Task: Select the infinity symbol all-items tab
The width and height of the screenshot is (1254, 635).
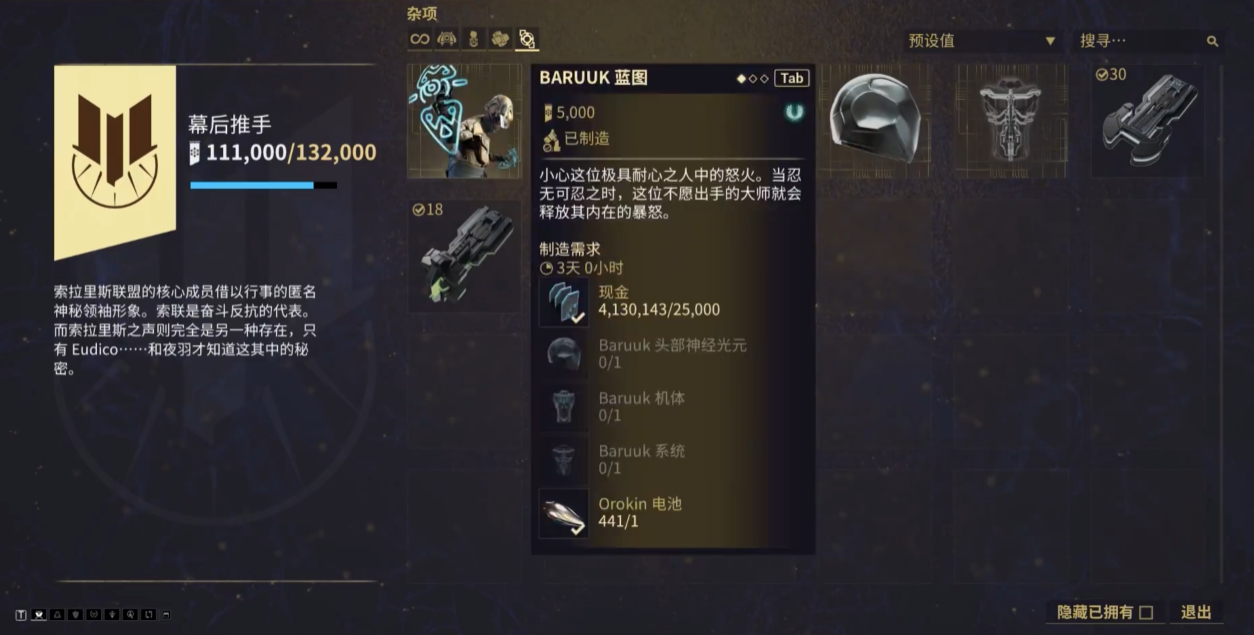Action: [x=420, y=39]
